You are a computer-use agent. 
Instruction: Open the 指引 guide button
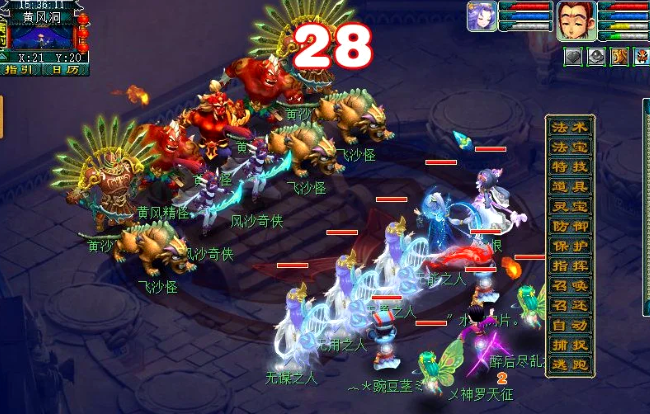coord(18,70)
